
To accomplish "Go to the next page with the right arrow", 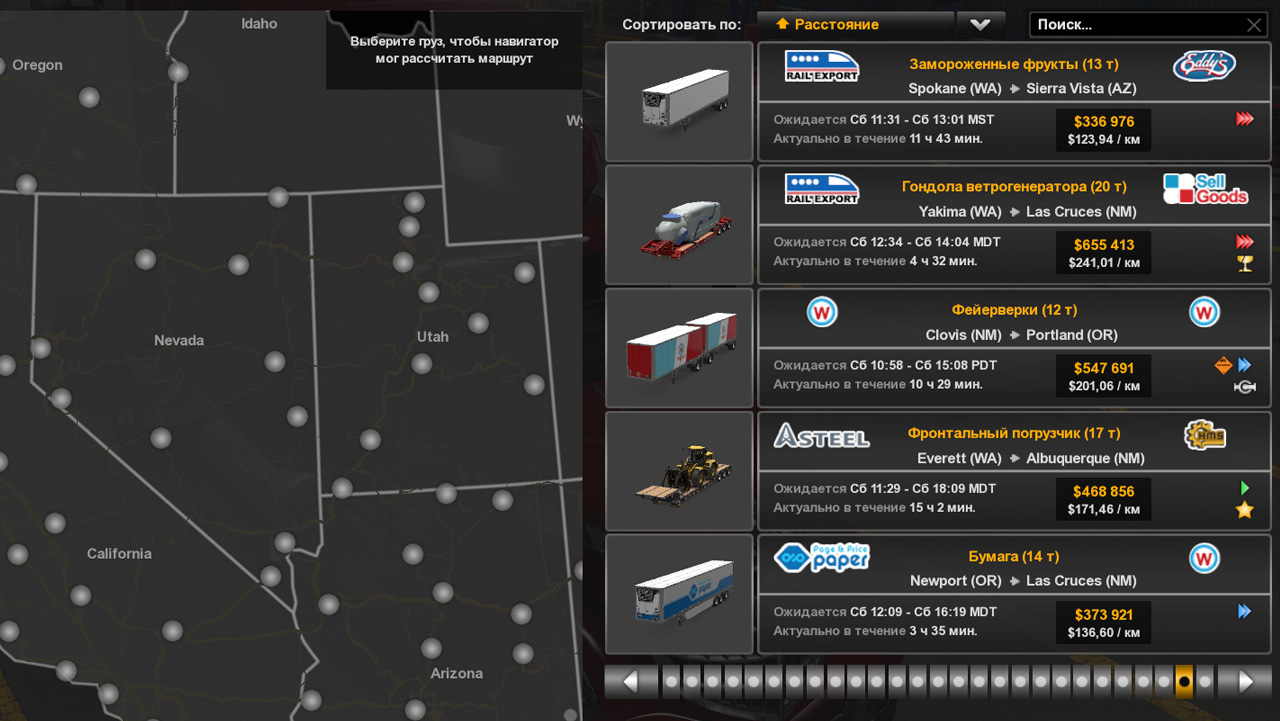I will [x=1244, y=680].
